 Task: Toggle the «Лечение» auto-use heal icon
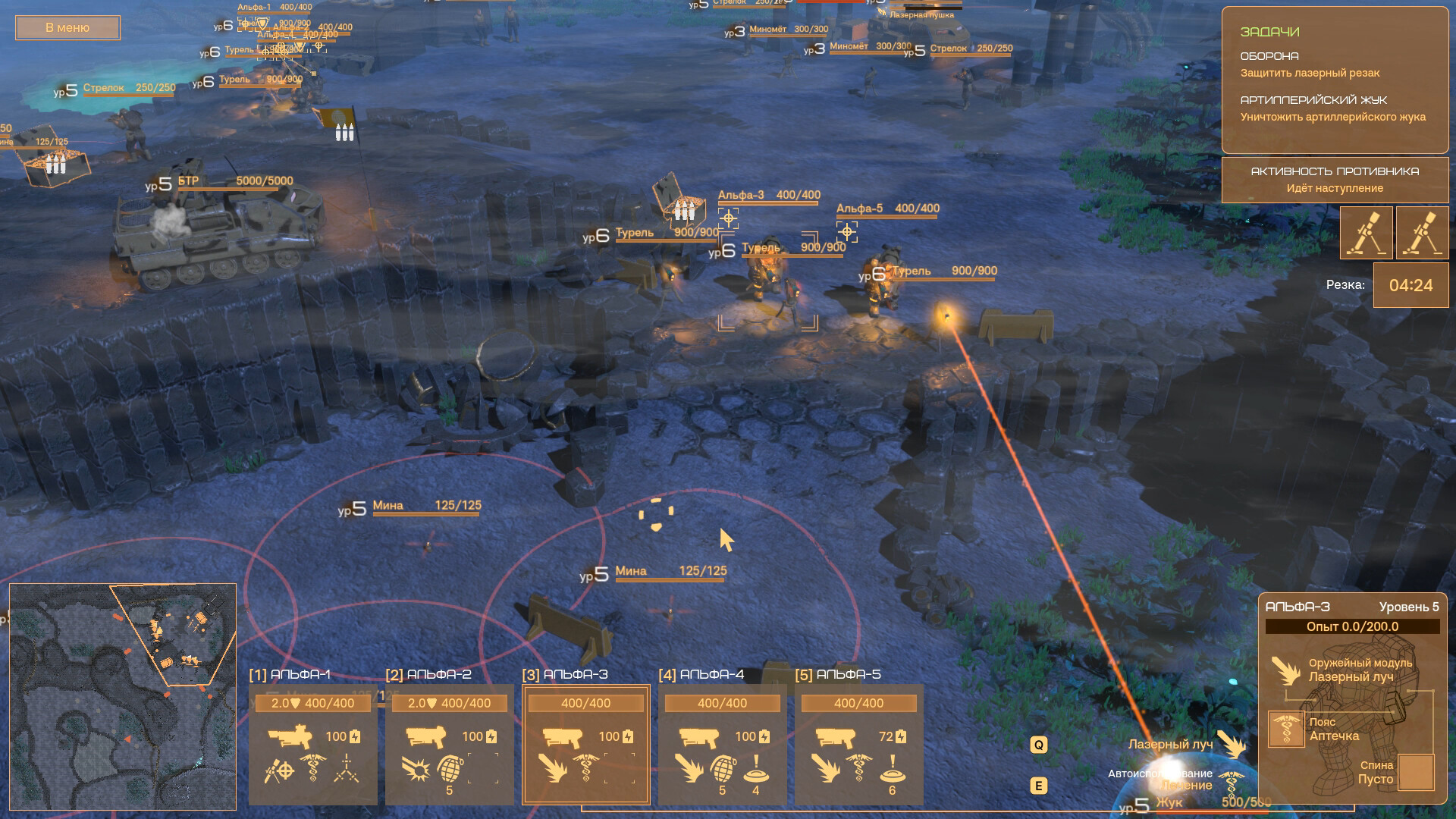[x=1233, y=784]
